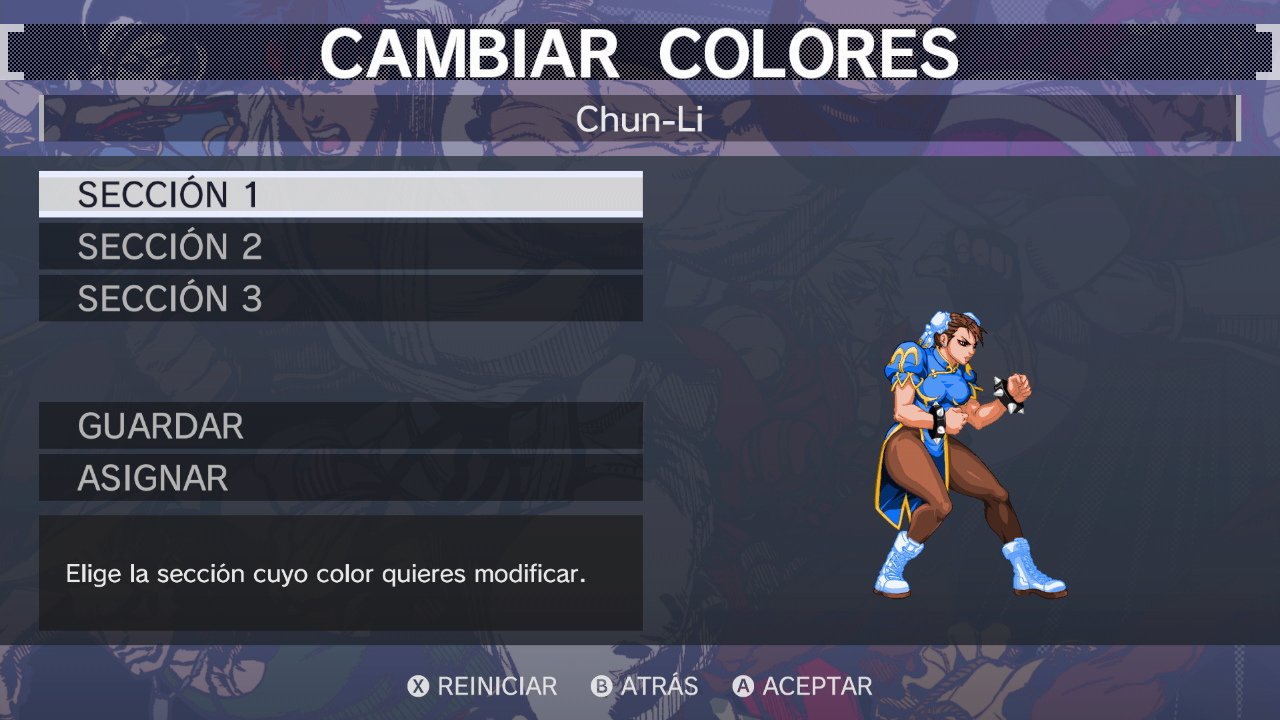Click the Chun-Li name banner
Screen dimensions: 1280x720
pyautogui.click(x=640, y=118)
